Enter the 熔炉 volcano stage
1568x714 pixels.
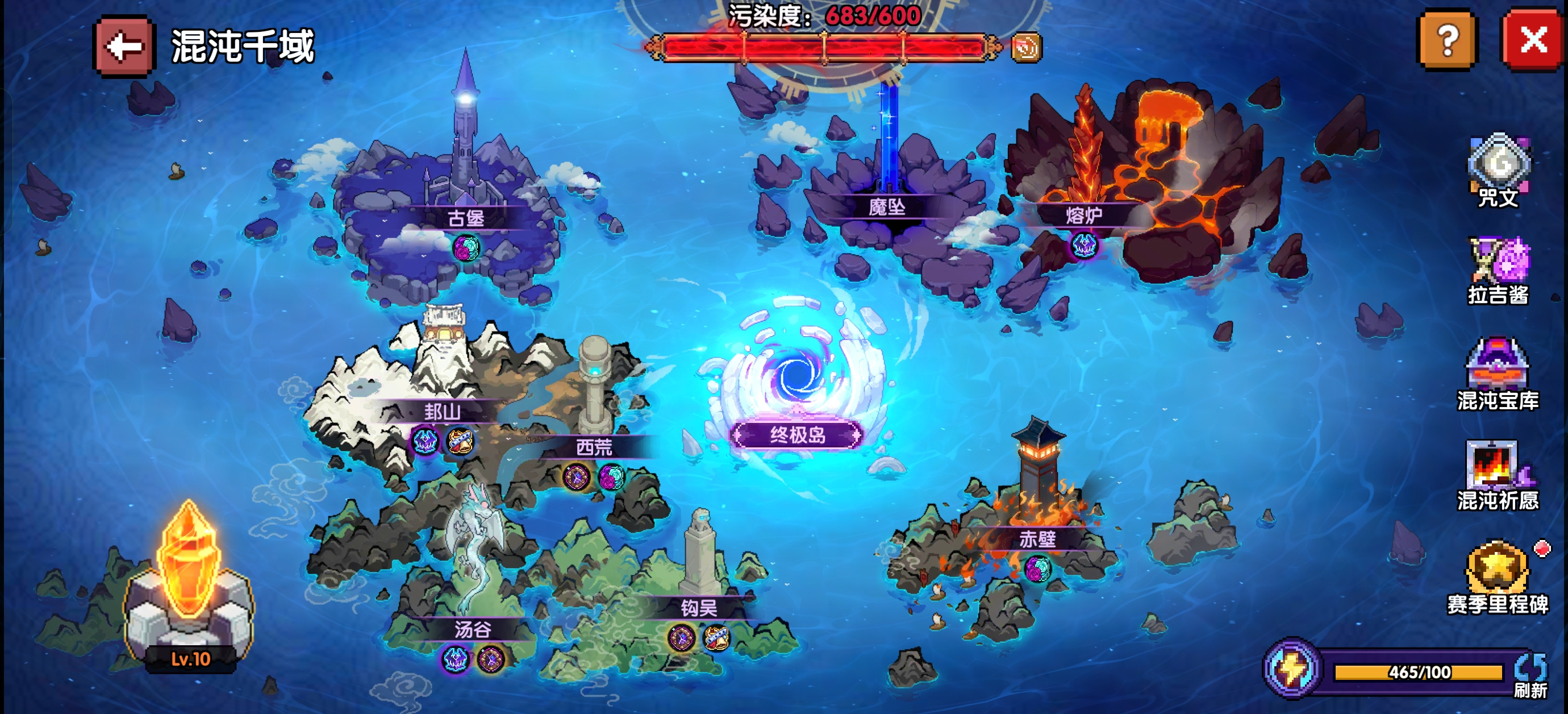click(x=1083, y=215)
